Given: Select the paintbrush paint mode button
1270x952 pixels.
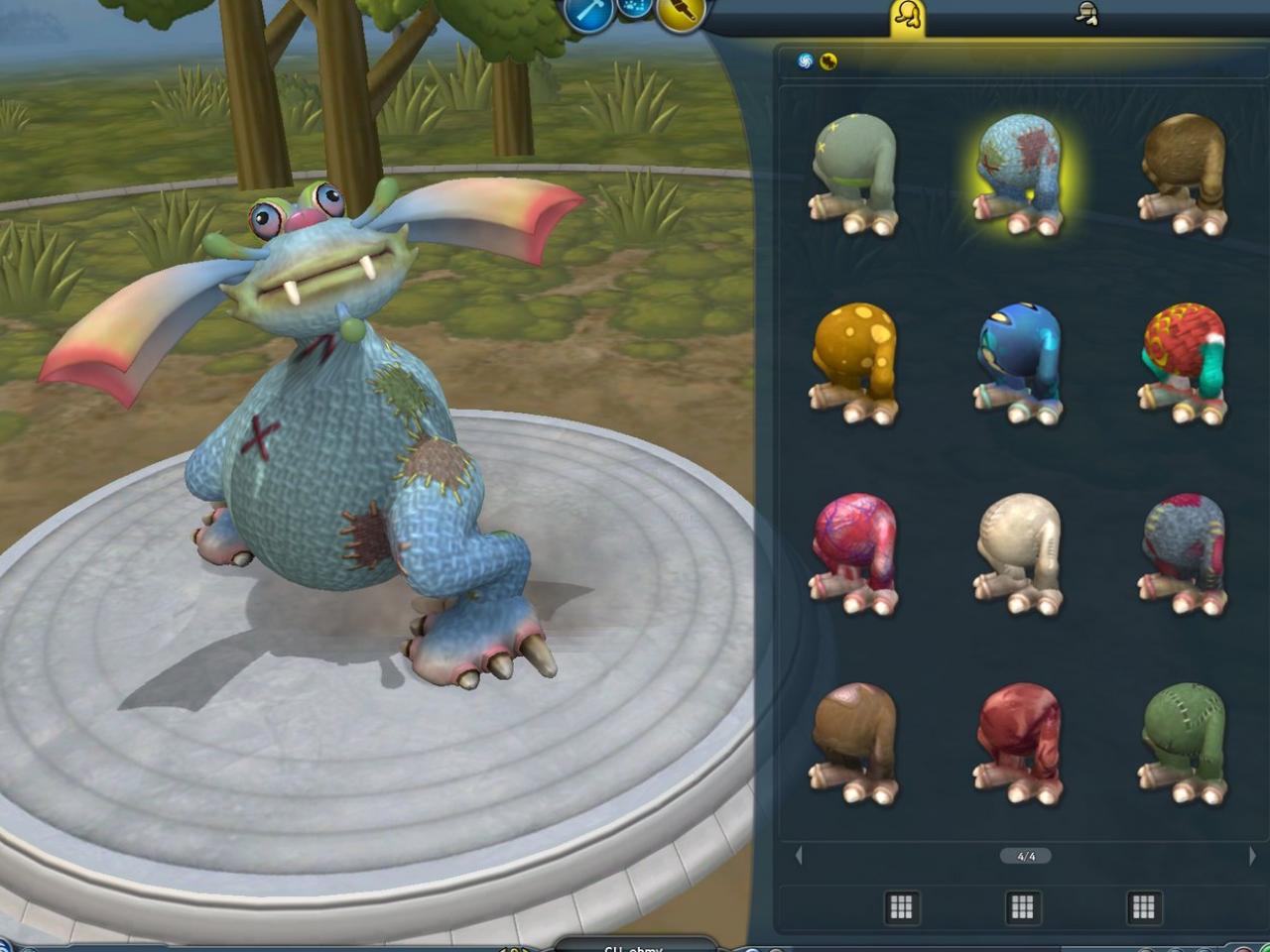Looking at the screenshot, I should pyautogui.click(x=680, y=14).
